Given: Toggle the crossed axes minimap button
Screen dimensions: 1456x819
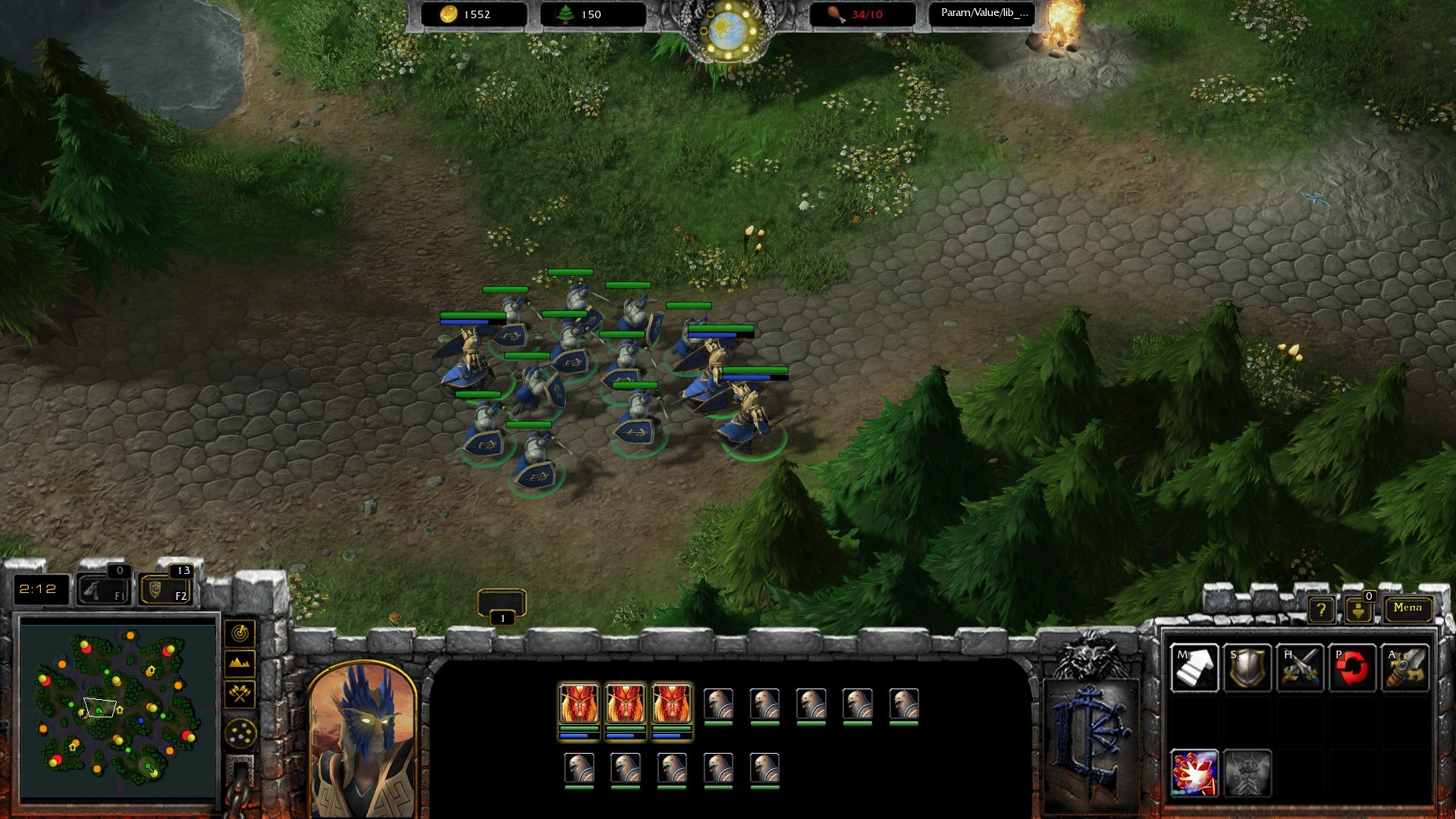Looking at the screenshot, I should coord(240,693).
